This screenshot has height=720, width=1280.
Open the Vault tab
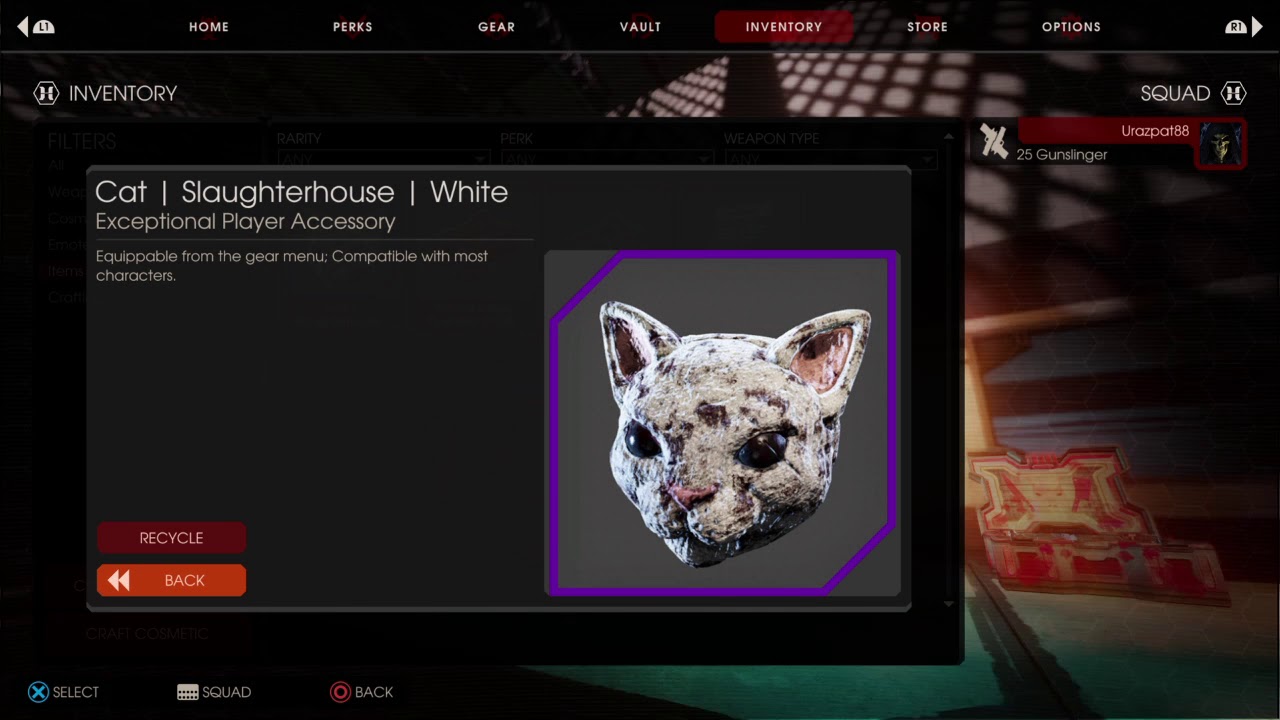tap(640, 27)
